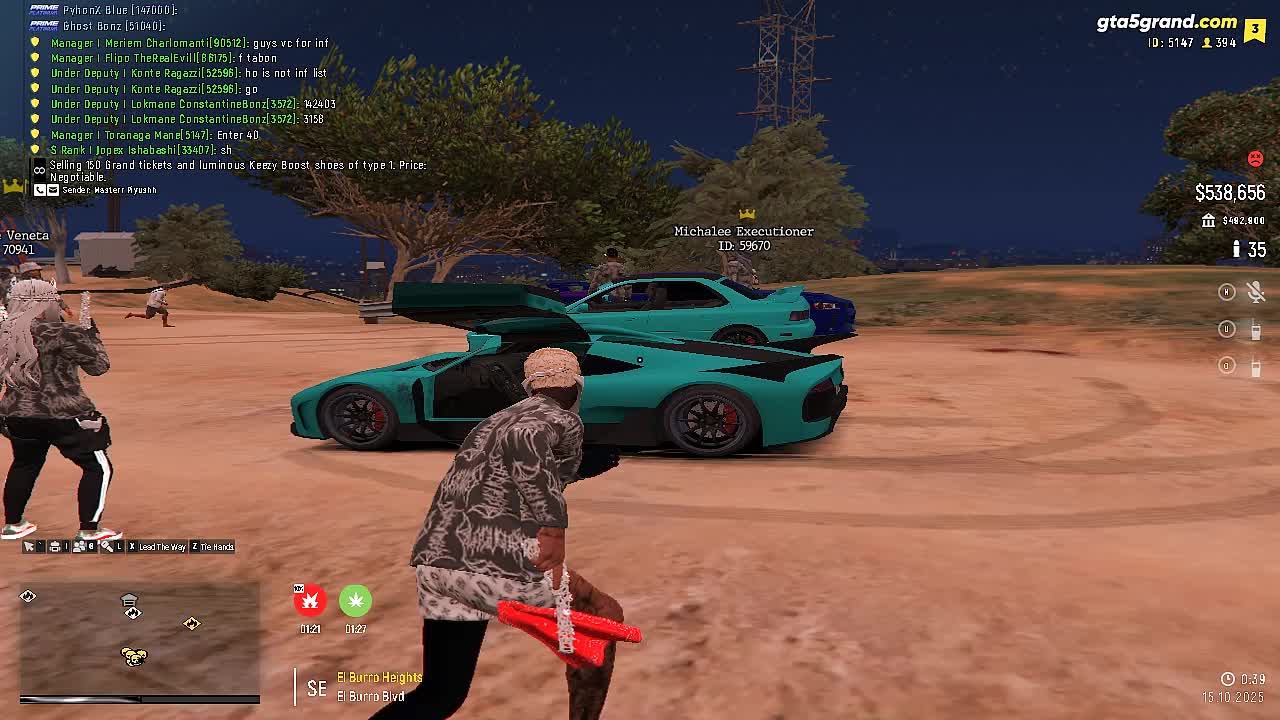Click the yellow crown icon by chat
The height and width of the screenshot is (720, 1280).
[13, 186]
